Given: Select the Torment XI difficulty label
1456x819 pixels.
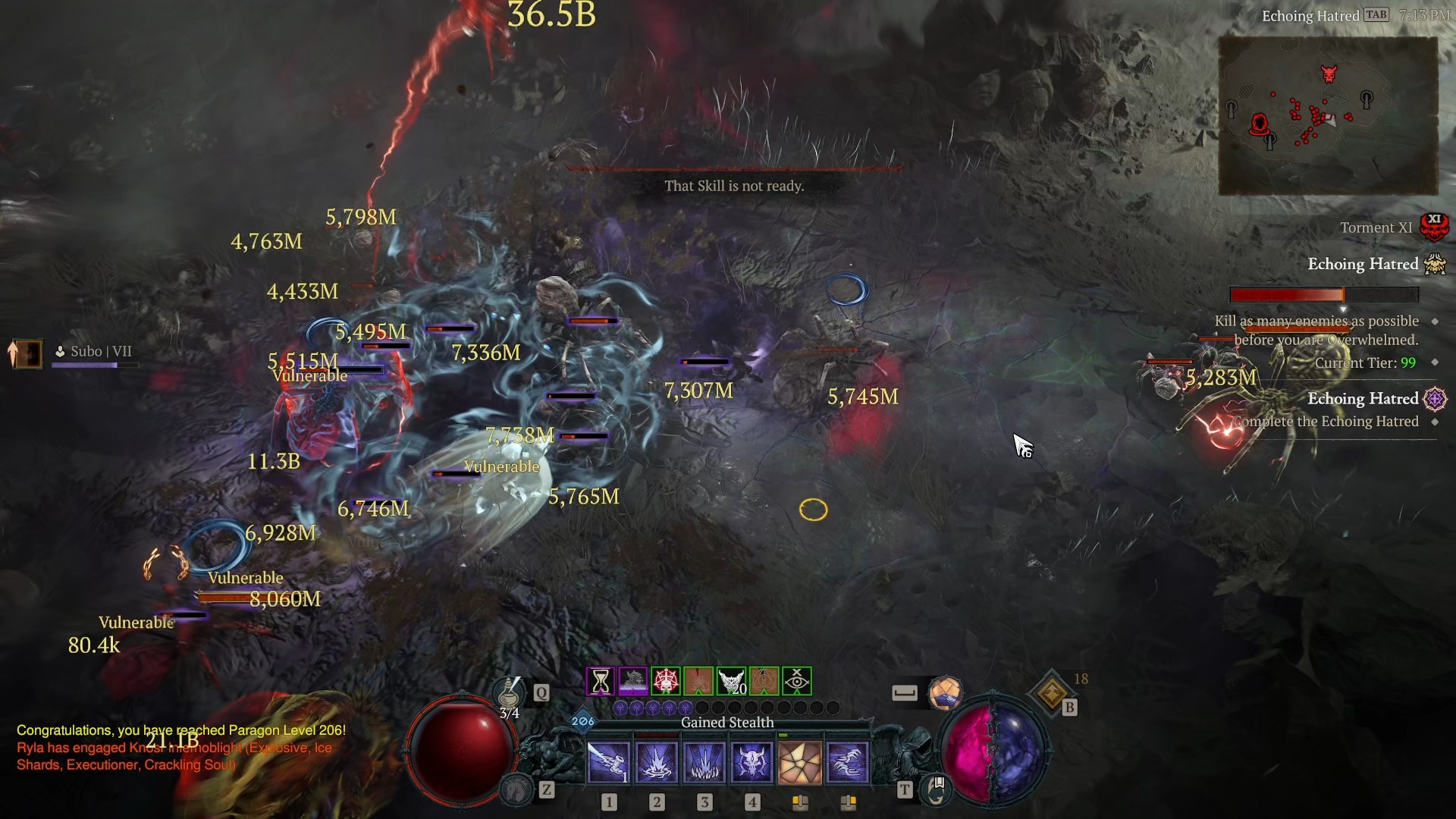Looking at the screenshot, I should (1377, 227).
